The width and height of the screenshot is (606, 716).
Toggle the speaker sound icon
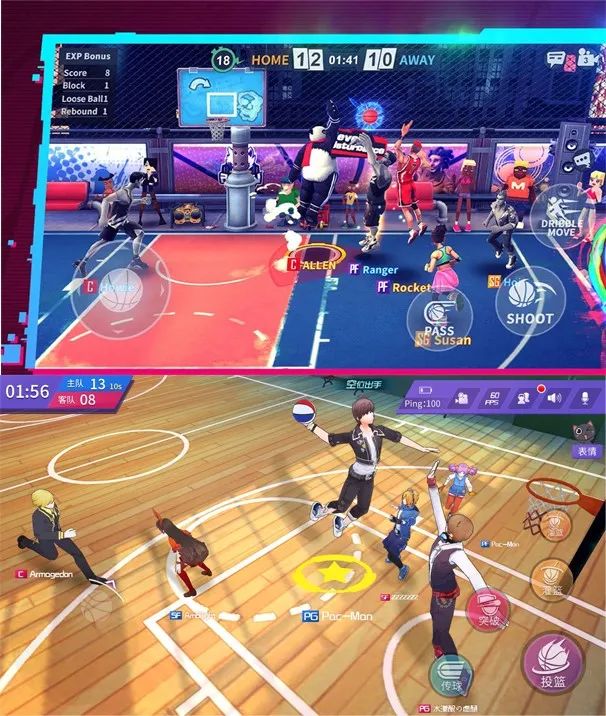point(553,398)
